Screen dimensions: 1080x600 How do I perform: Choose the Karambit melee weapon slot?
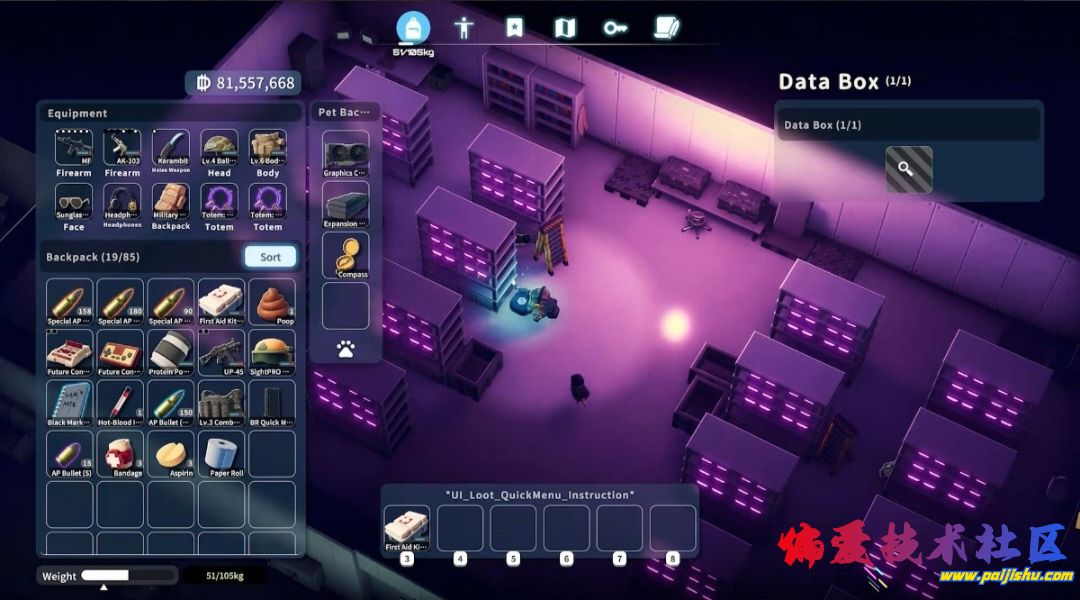(171, 150)
